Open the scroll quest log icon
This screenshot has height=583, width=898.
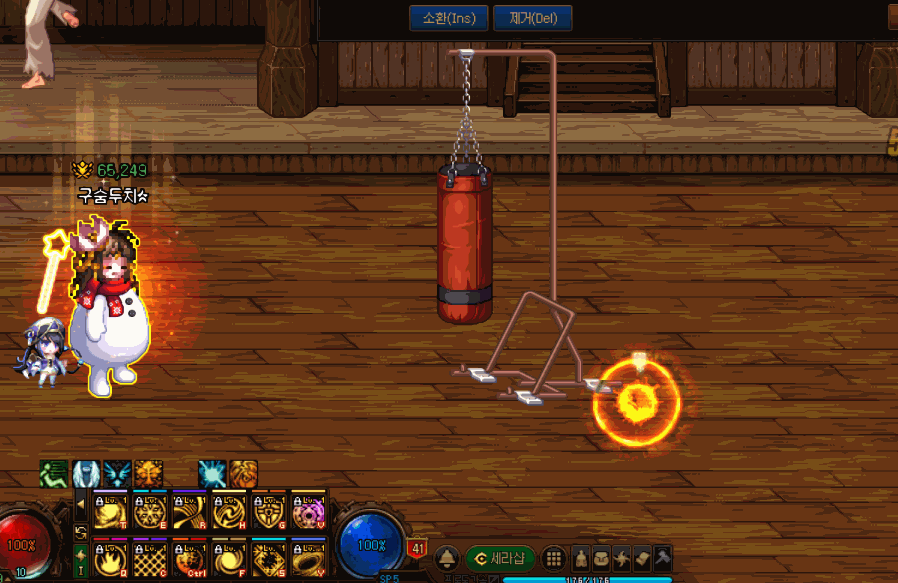click(x=642, y=558)
